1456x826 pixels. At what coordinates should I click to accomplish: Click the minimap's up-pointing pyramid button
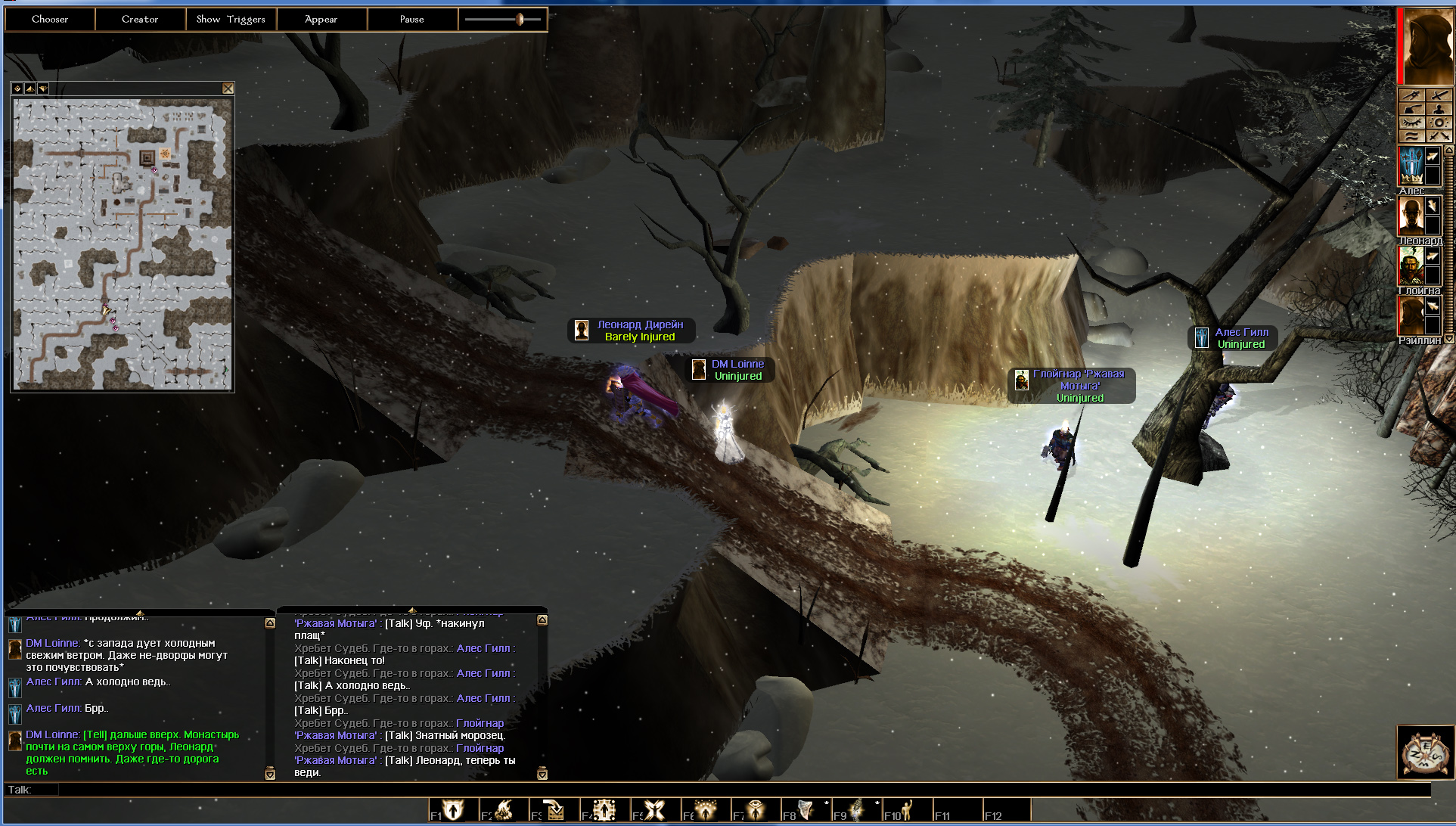30,88
